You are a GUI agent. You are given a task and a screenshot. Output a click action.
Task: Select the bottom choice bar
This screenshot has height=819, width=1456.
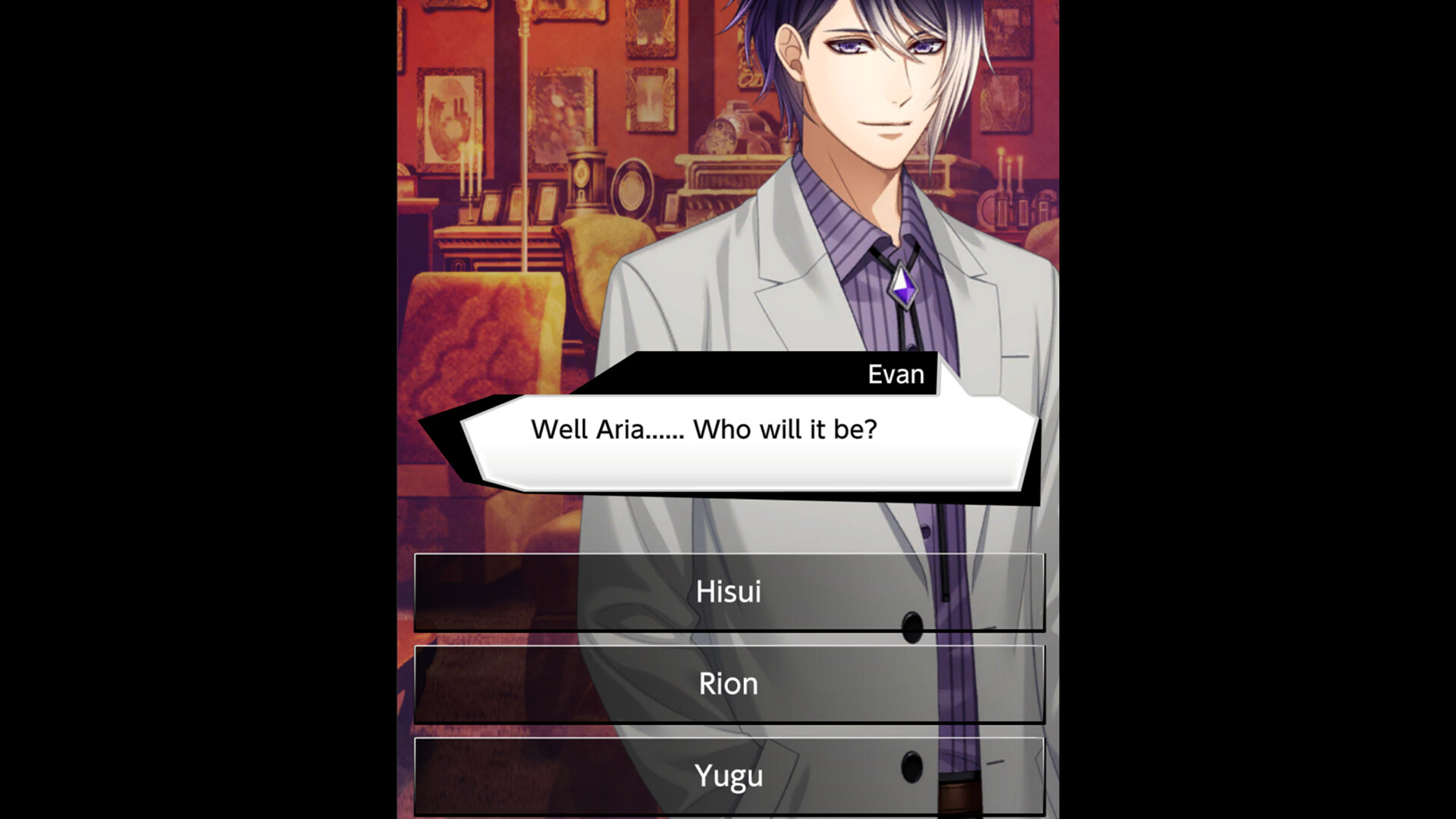click(x=728, y=775)
